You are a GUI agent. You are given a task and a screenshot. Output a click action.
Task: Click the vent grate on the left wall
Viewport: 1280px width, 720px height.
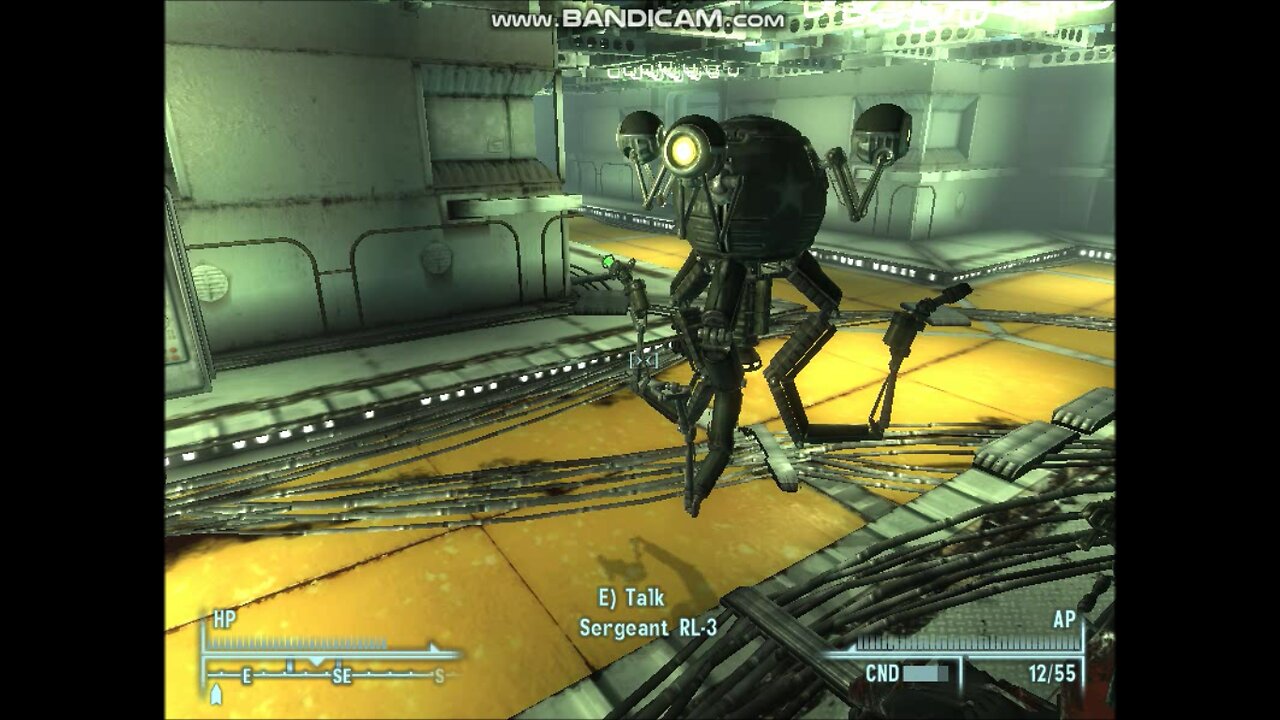tap(212, 280)
